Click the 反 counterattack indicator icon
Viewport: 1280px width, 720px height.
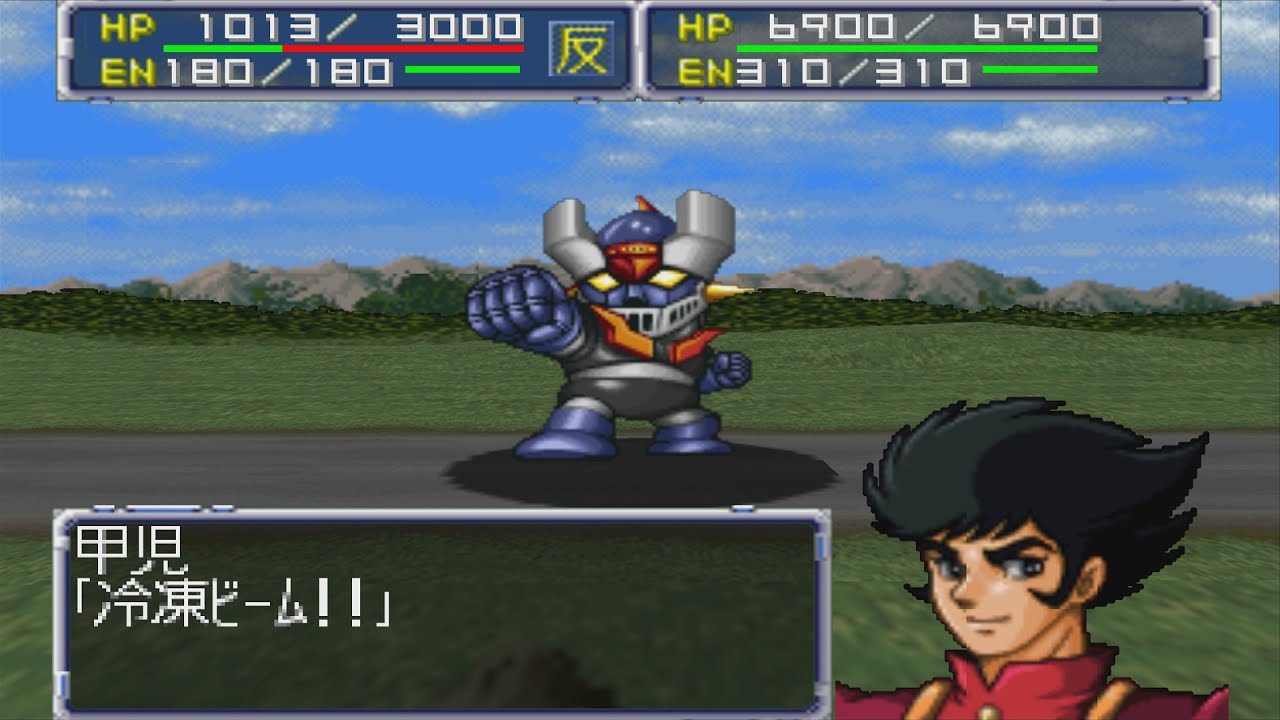[x=581, y=50]
